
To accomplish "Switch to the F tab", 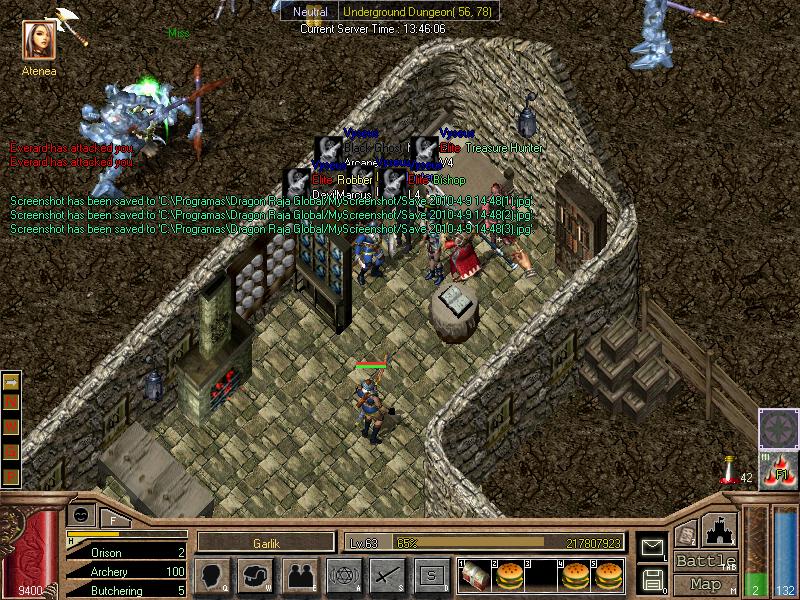I will (112, 517).
